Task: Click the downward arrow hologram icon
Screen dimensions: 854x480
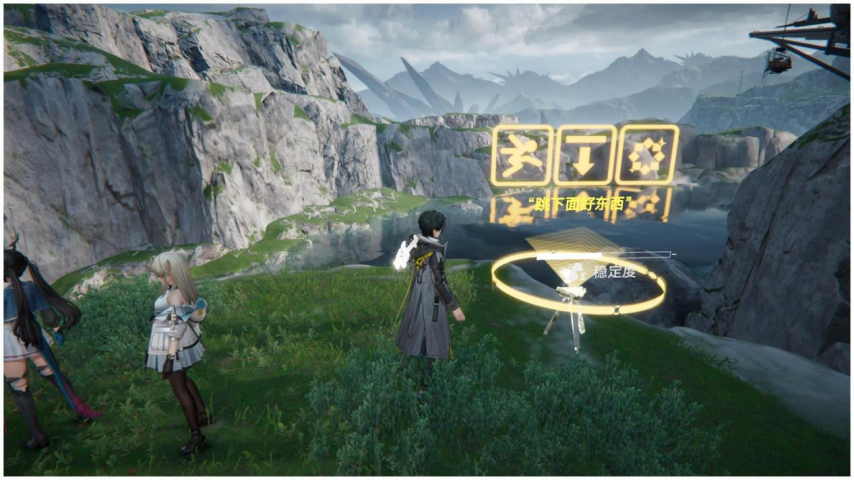Action: 584,155
